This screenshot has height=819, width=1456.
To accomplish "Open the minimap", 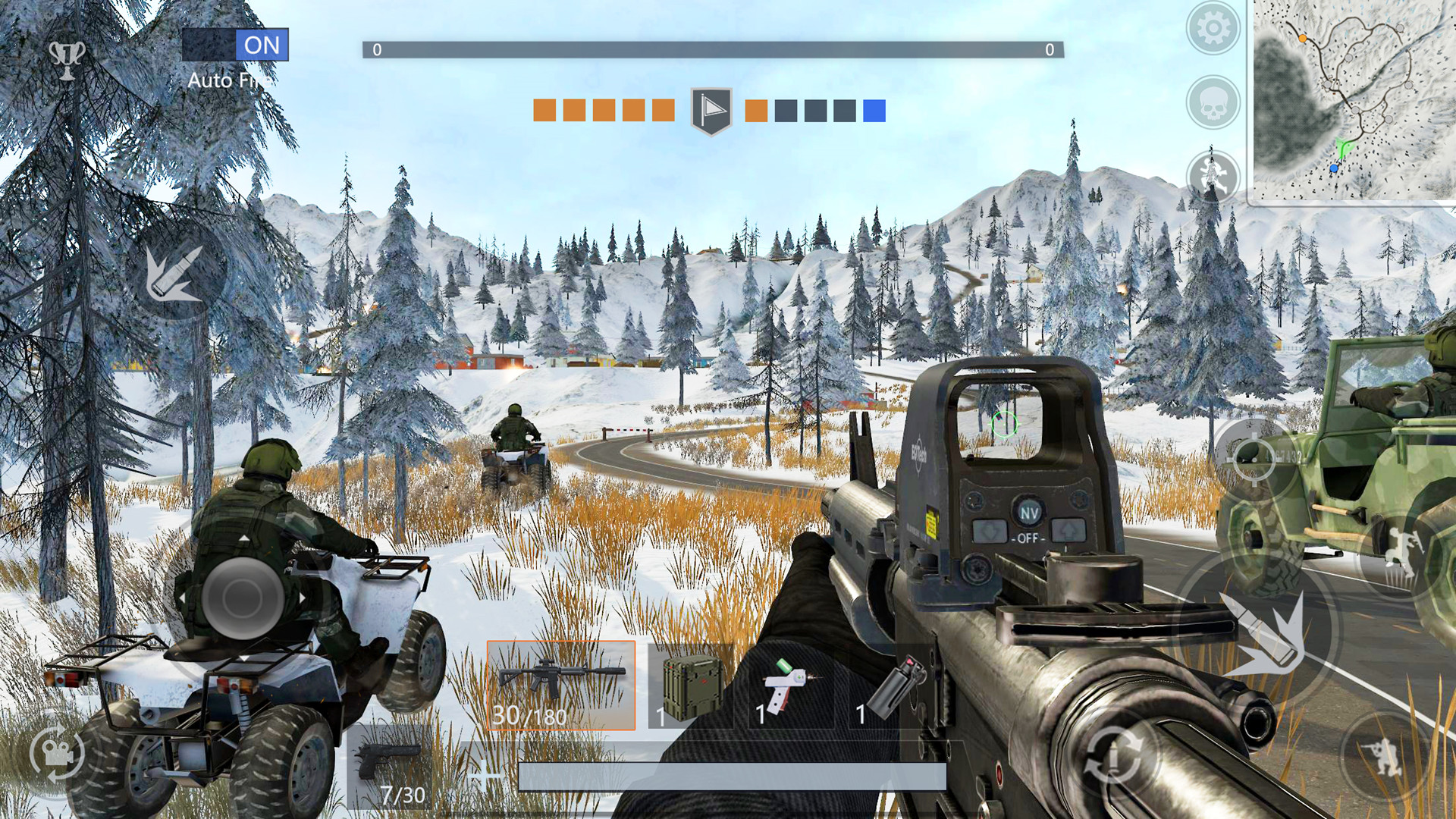I will [1352, 100].
